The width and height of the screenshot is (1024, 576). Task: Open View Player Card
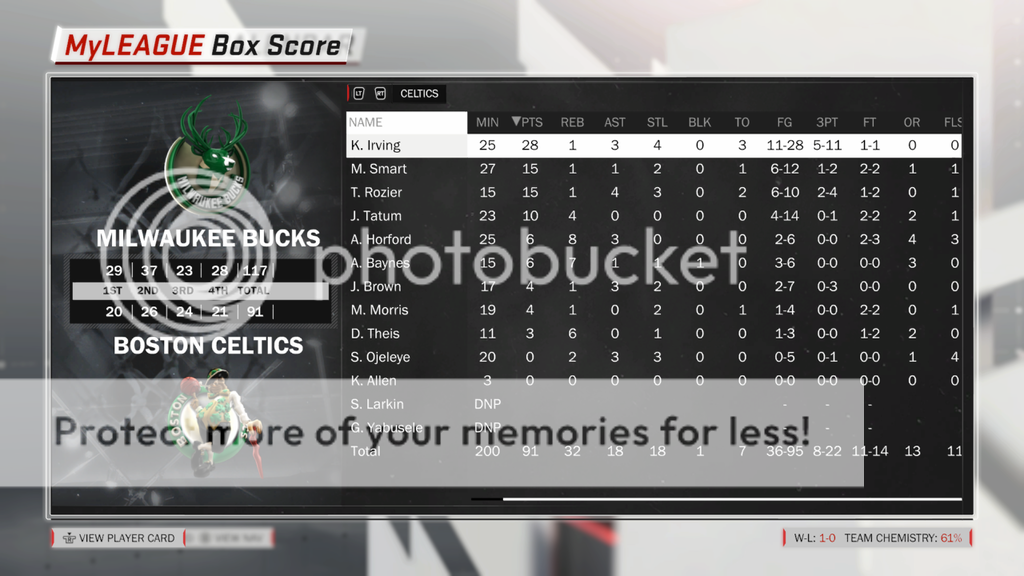point(118,538)
